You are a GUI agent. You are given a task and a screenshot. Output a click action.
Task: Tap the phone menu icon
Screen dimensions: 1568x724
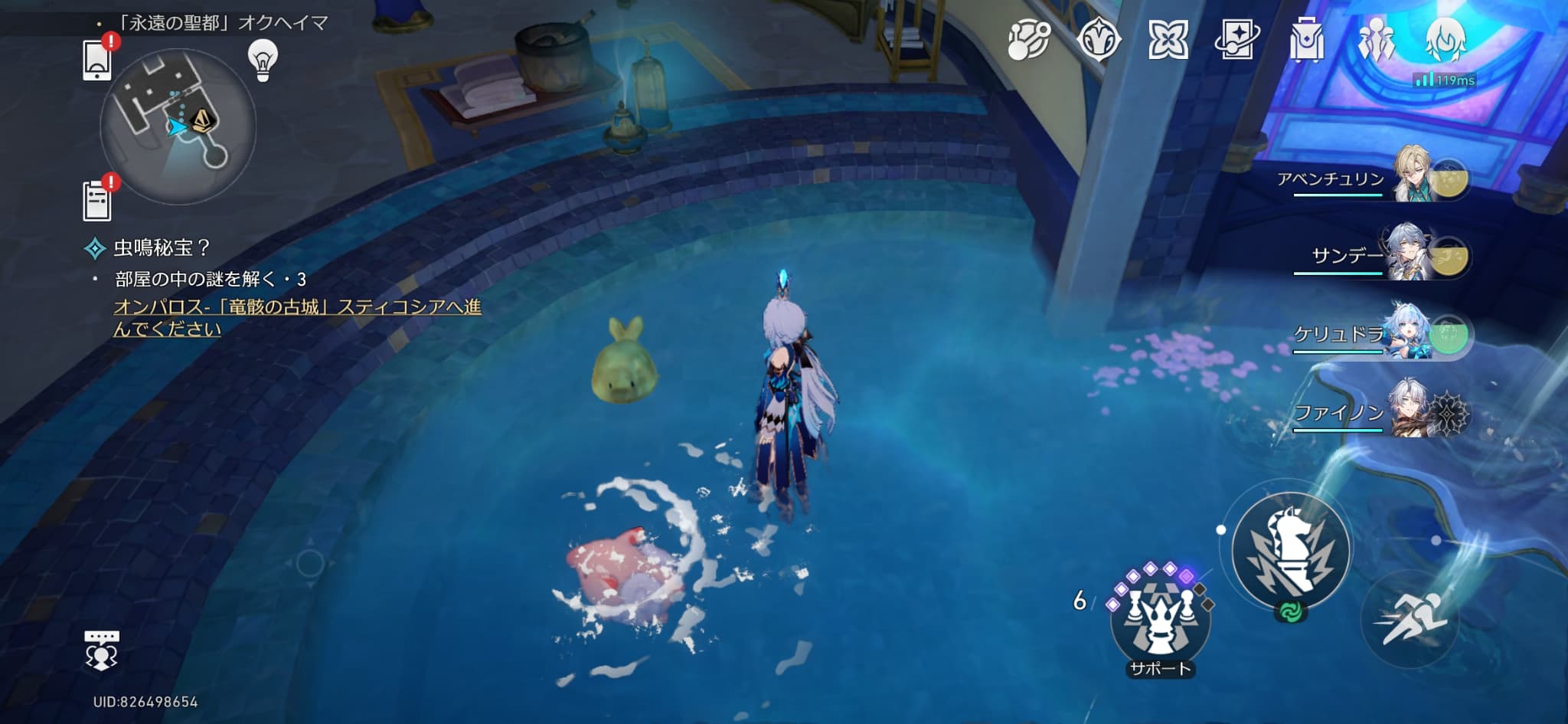pos(97,60)
